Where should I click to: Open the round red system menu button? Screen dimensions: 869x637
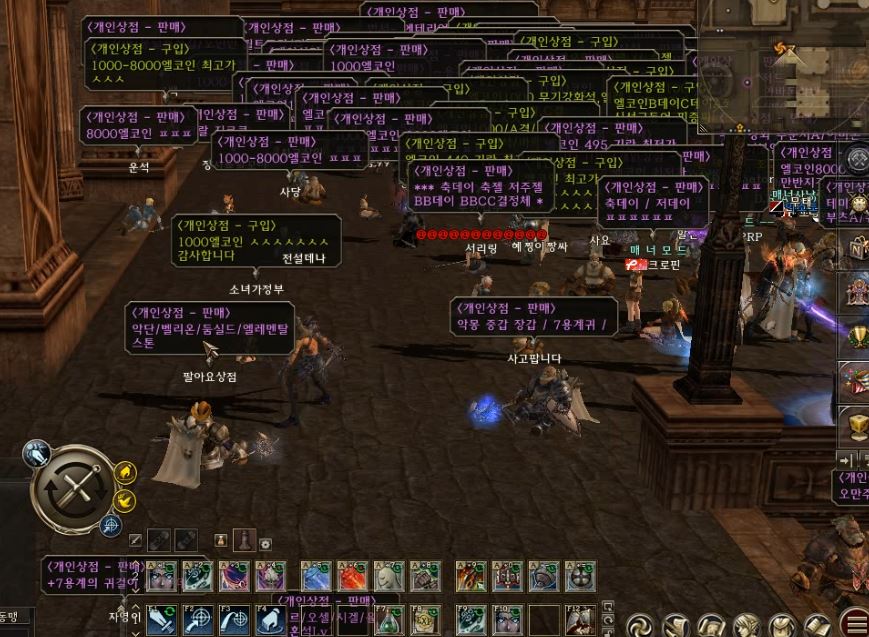pyautogui.click(x=855, y=624)
